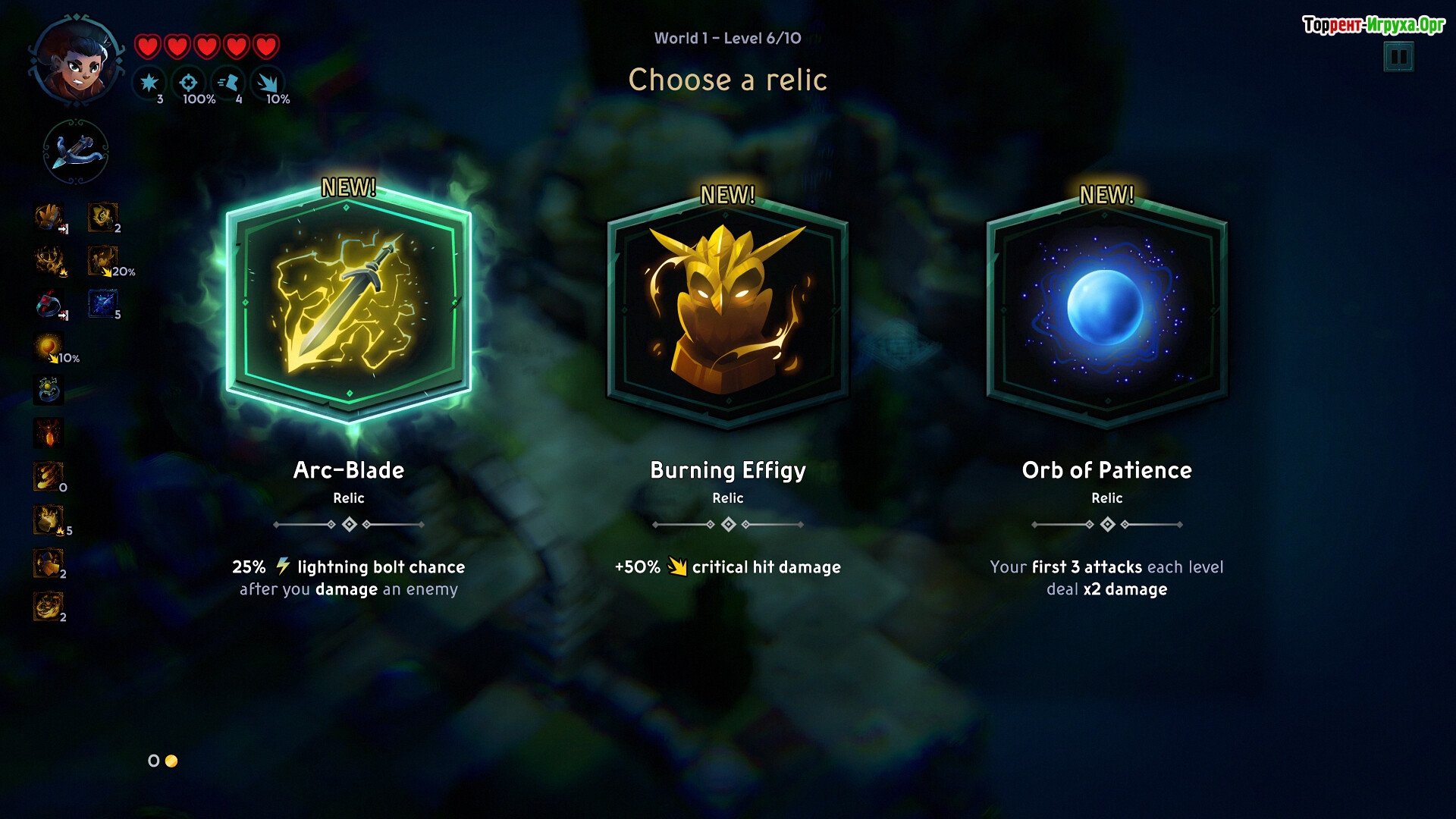Inspect the blue lightning relic with 5
1456x819 pixels.
pyautogui.click(x=102, y=304)
